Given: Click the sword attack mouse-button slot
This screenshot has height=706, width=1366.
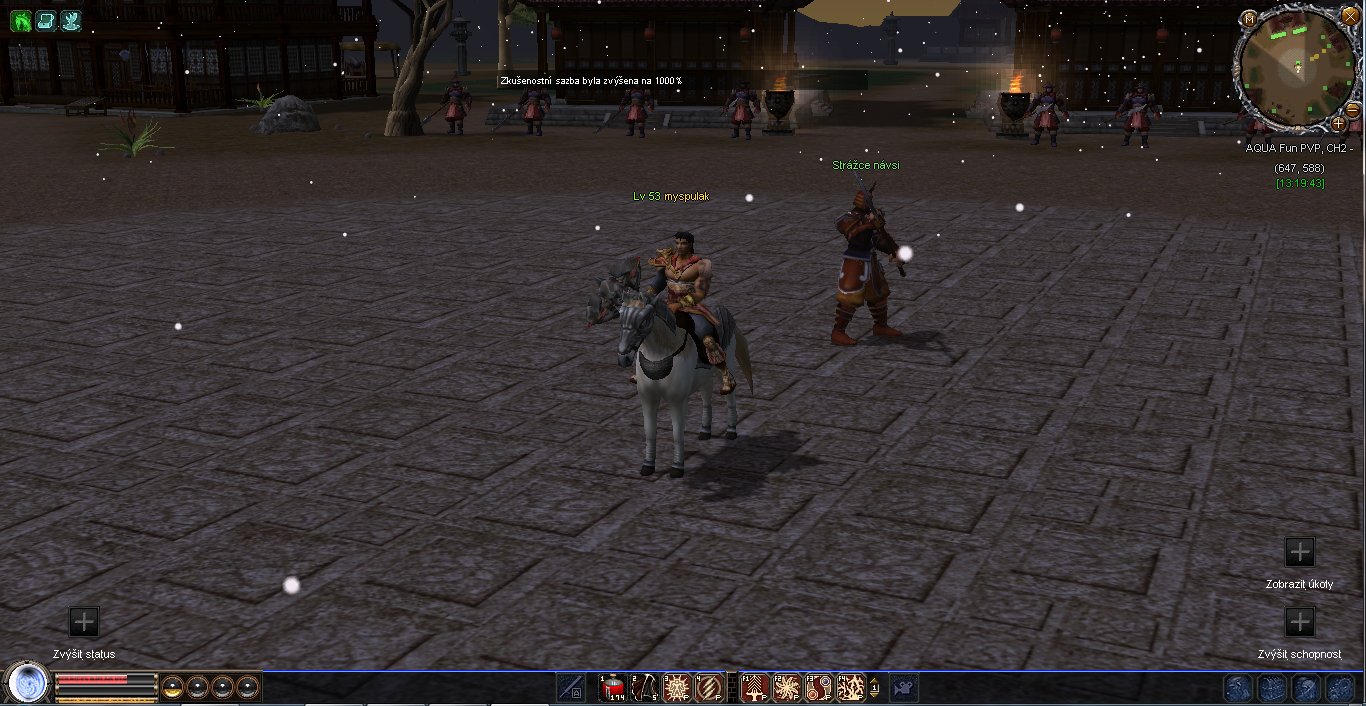Looking at the screenshot, I should [572, 688].
